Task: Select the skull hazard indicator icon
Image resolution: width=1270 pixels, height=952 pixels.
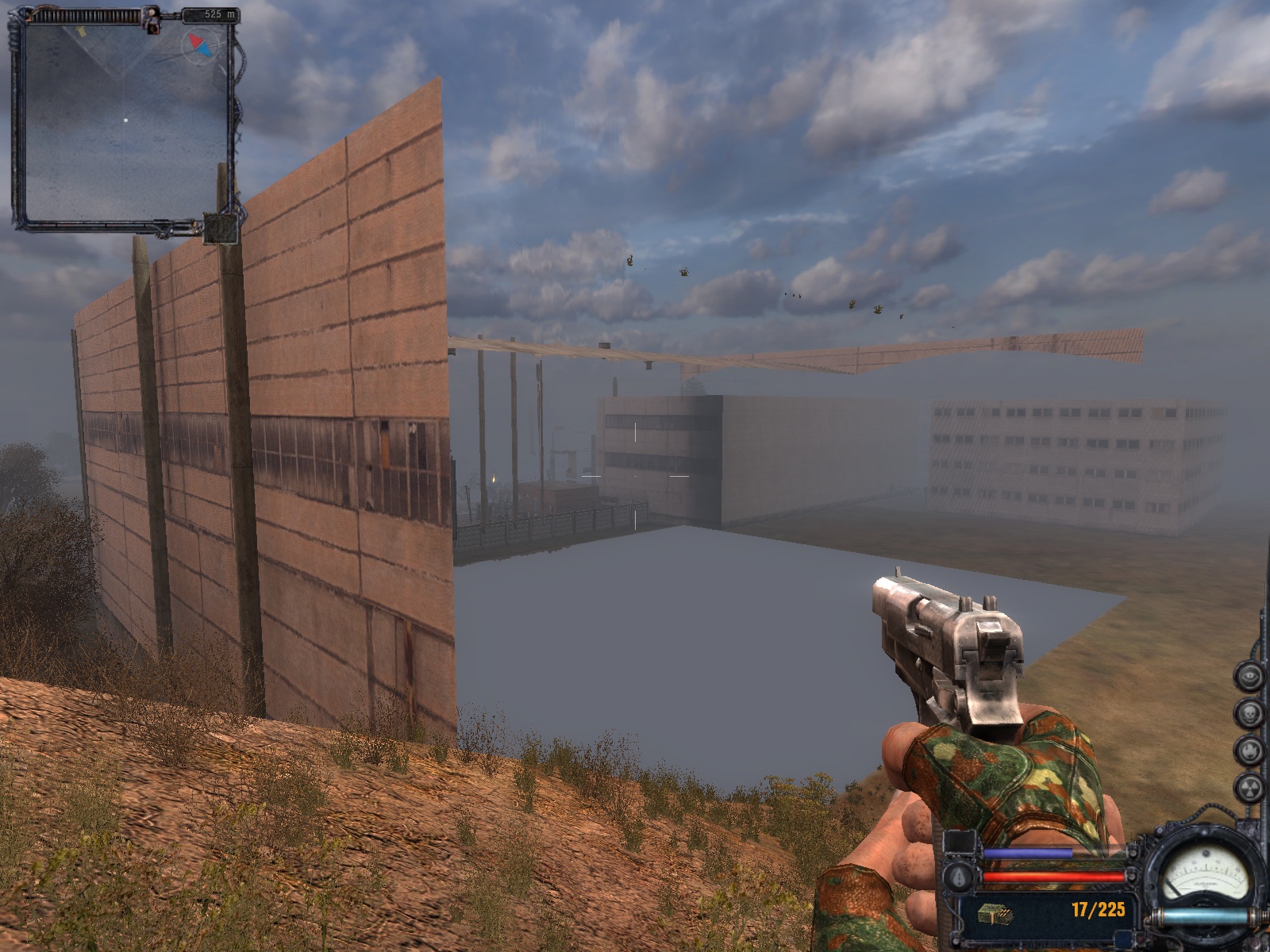Action: [x=1249, y=712]
